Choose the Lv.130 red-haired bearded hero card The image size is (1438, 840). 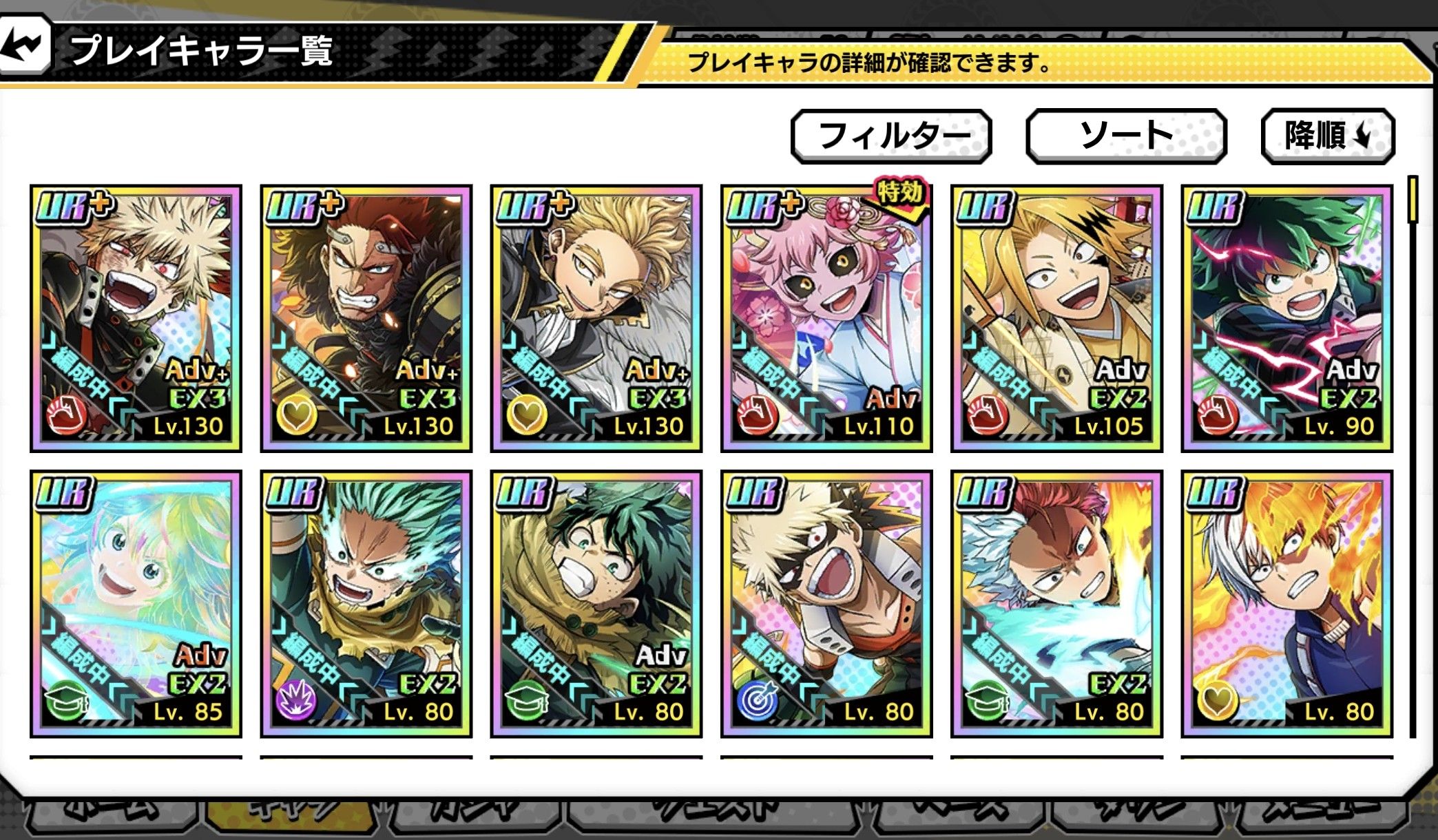[366, 318]
